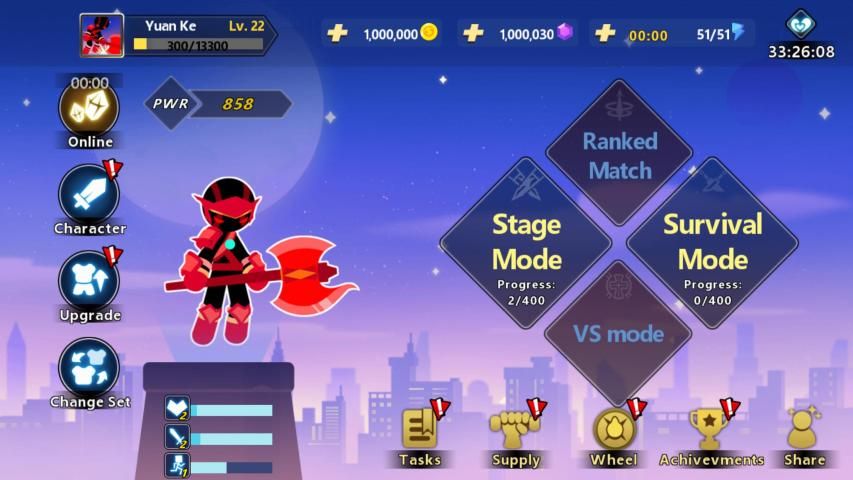The image size is (853, 480).
Task: Show the Achivevments trophy screen
Action: [709, 431]
